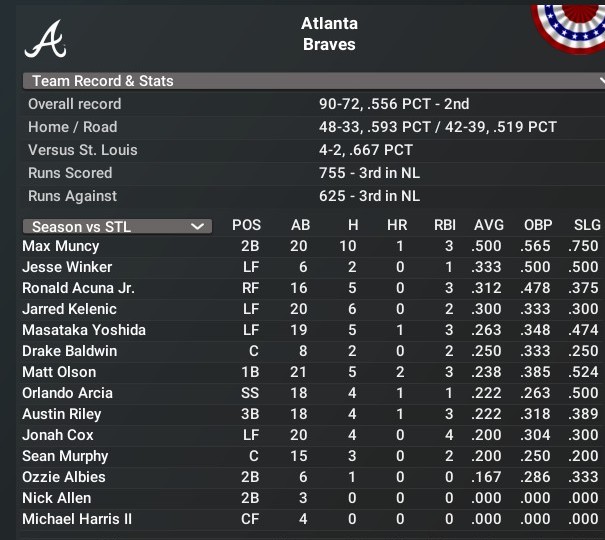The image size is (605, 540).
Task: Select catcher Drake Baldwin
Action: click(69, 351)
